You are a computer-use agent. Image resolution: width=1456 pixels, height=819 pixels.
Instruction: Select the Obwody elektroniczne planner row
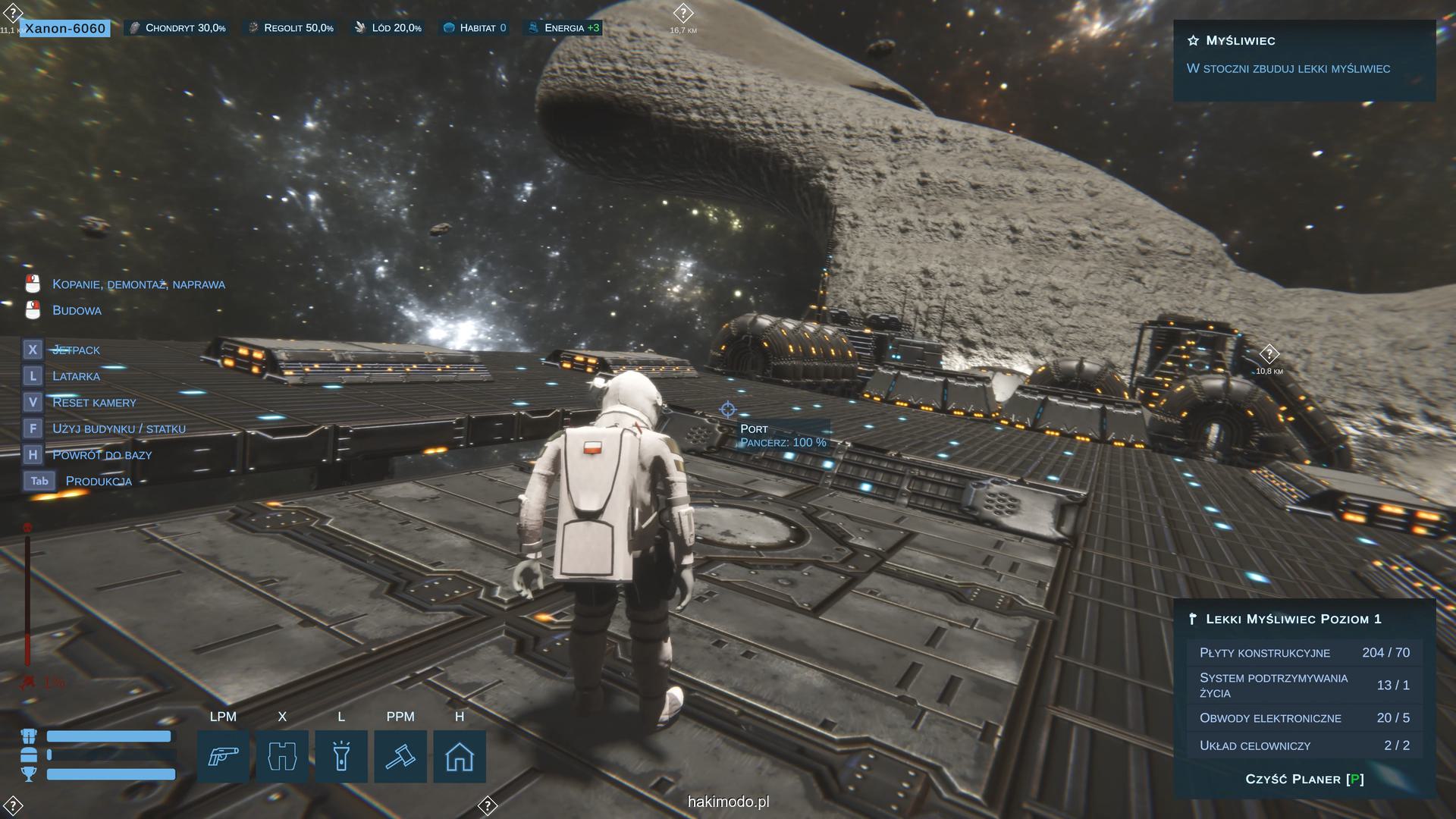pyautogui.click(x=1304, y=718)
